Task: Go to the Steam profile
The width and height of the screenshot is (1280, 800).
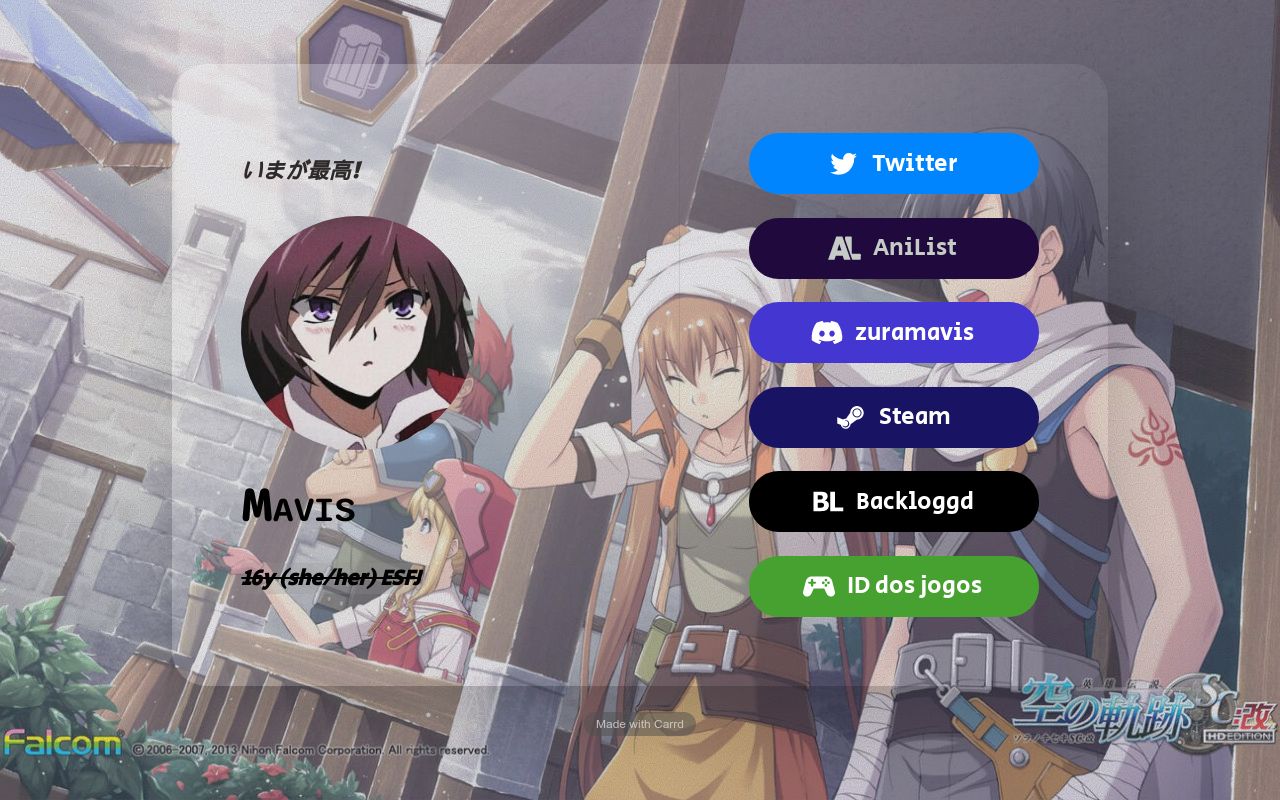Action: pos(893,417)
